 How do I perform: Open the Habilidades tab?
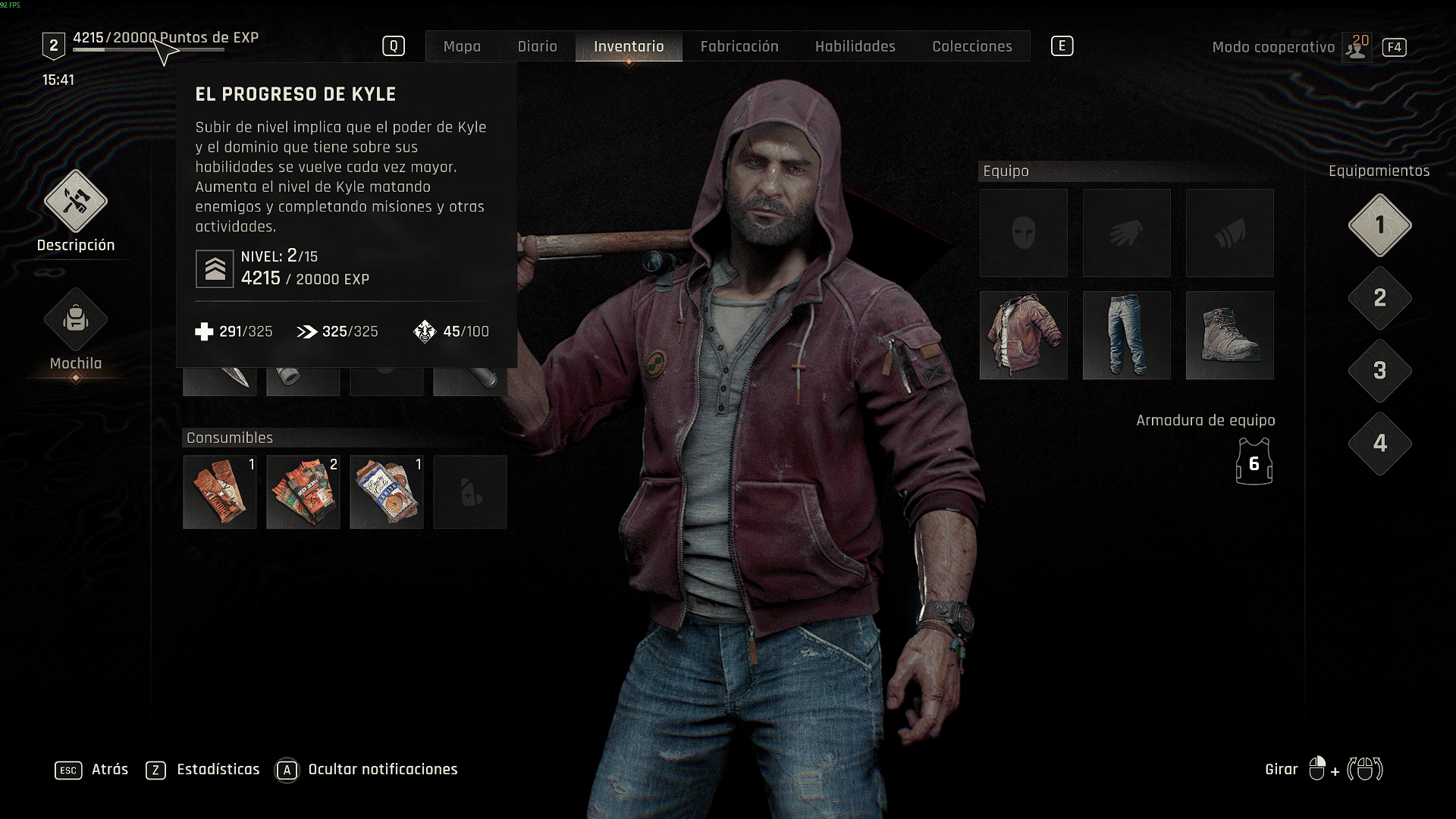click(x=855, y=46)
